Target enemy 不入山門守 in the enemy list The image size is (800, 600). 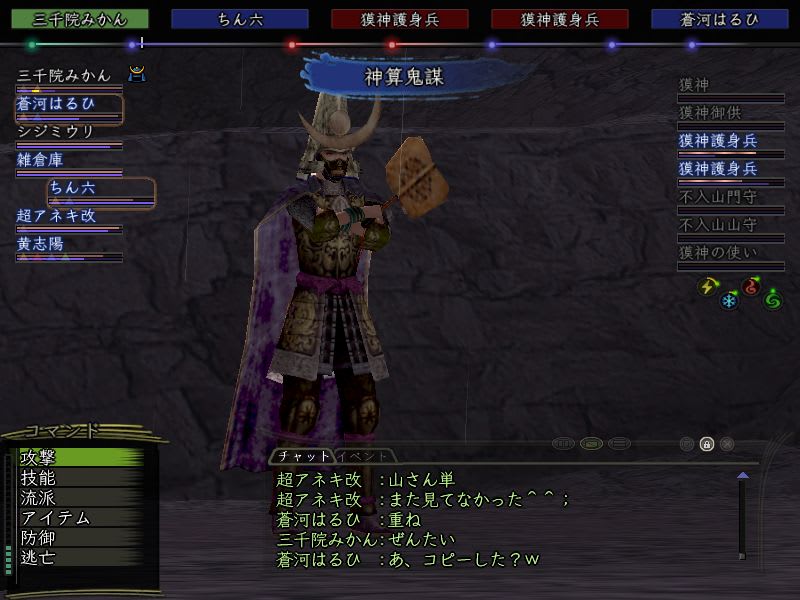point(718,197)
